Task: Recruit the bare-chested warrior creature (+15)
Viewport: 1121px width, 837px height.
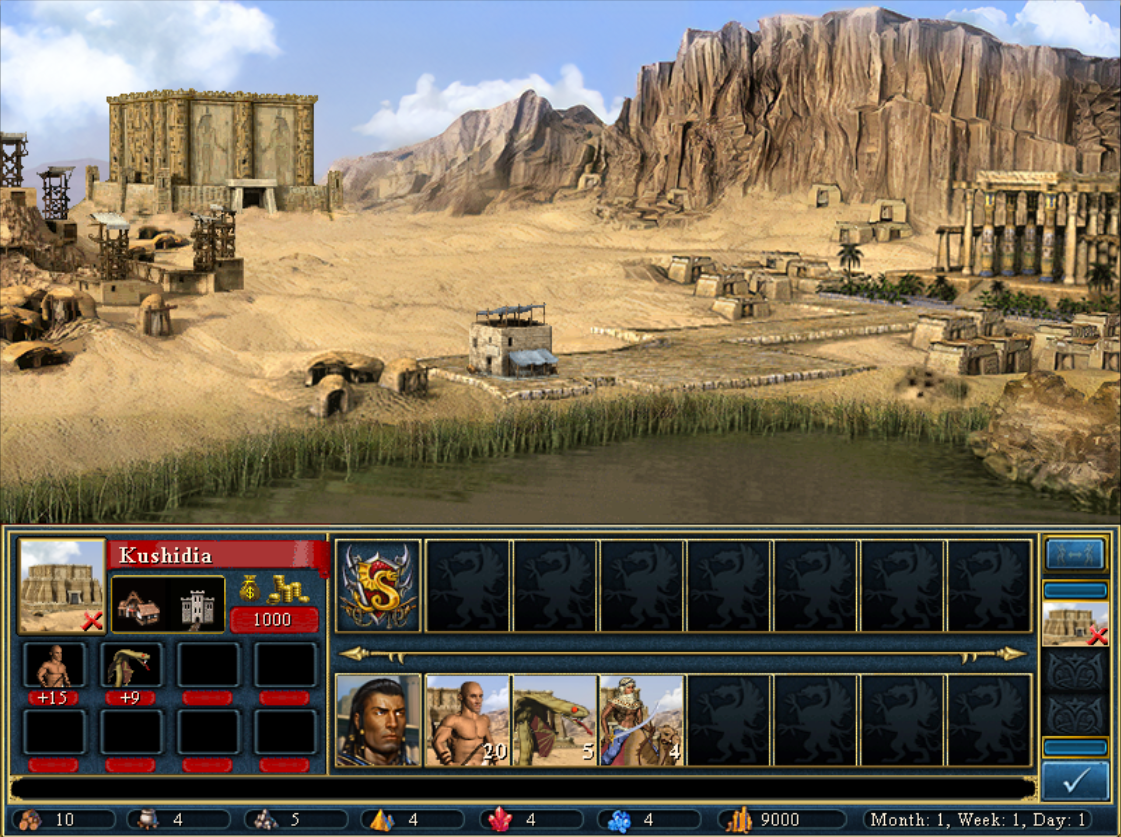Action: 53,666
